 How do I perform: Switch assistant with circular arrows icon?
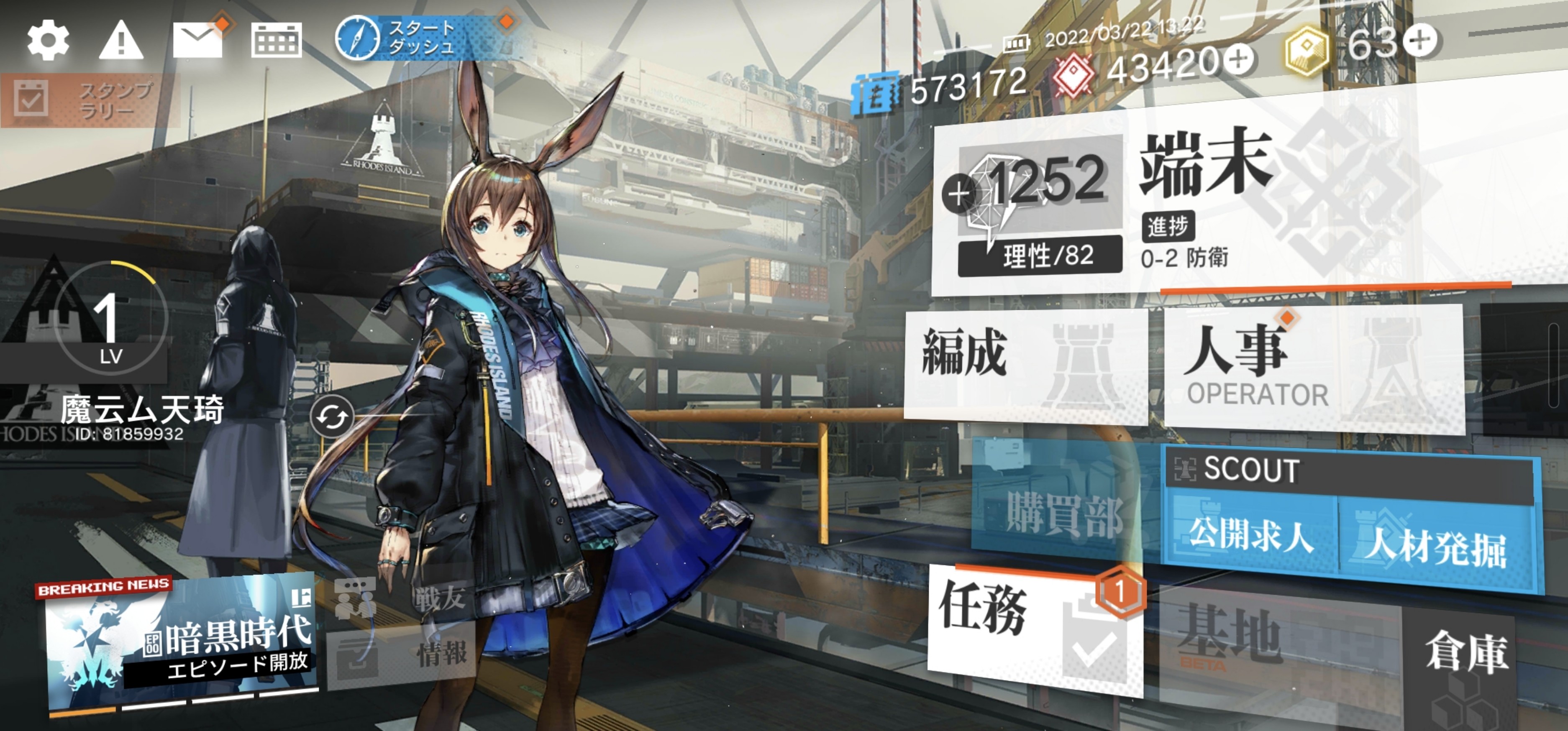[332, 417]
